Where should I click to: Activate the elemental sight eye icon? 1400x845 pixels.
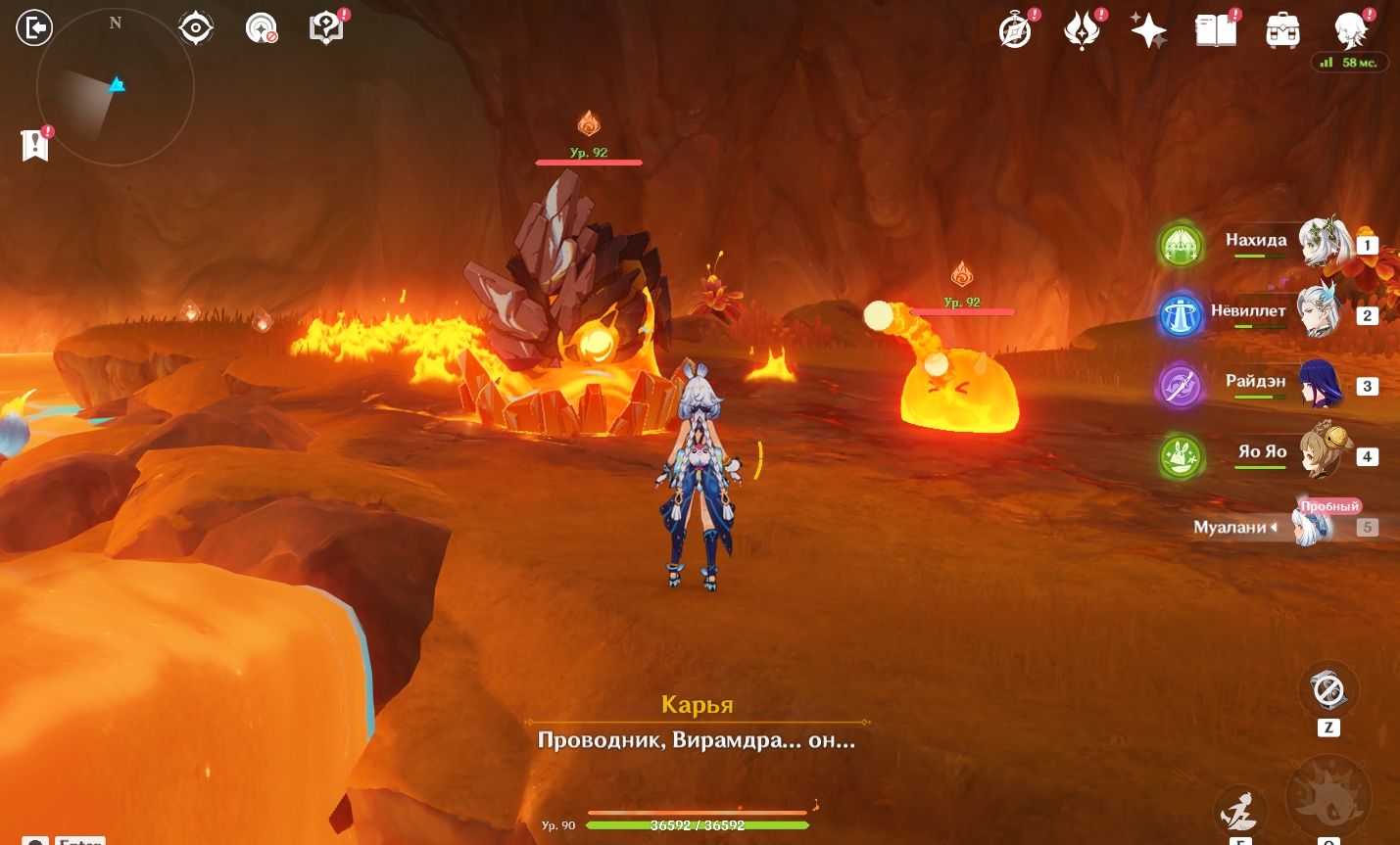[196, 28]
